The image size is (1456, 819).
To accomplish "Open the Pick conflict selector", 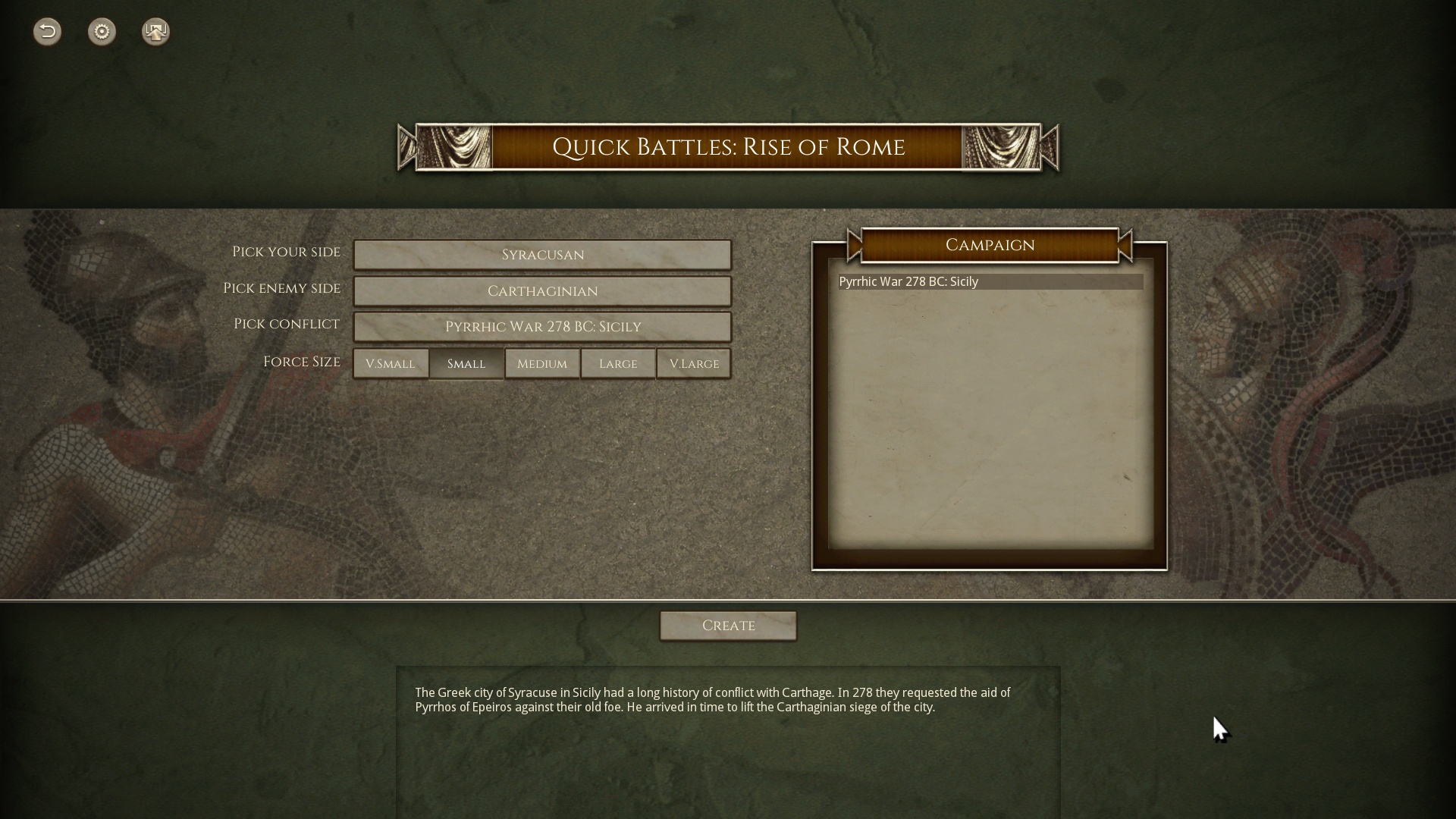I will click(x=542, y=327).
